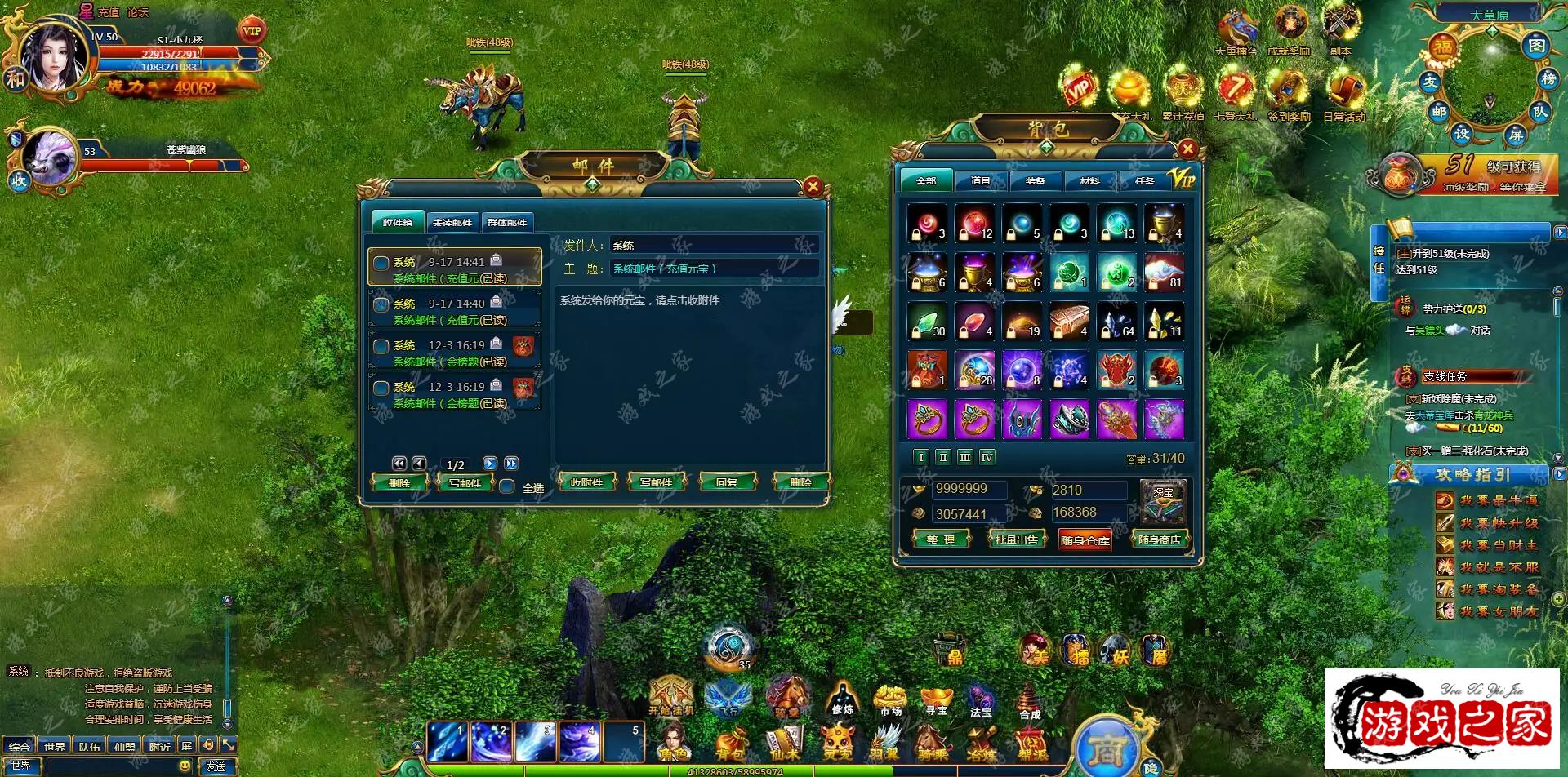This screenshot has height=777, width=1568.
Task: Click the 探宝 treasure hunt icon
Action: (x=1163, y=502)
